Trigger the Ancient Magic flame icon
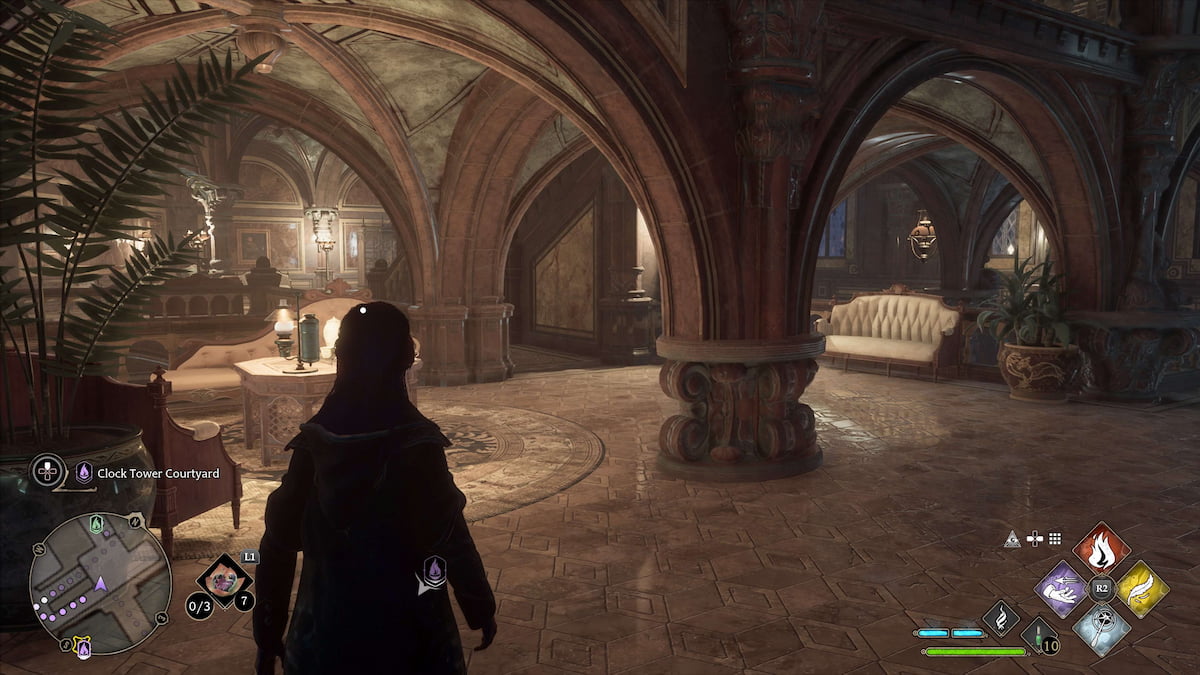Screen dimensions: 1200x675 point(1000,618)
